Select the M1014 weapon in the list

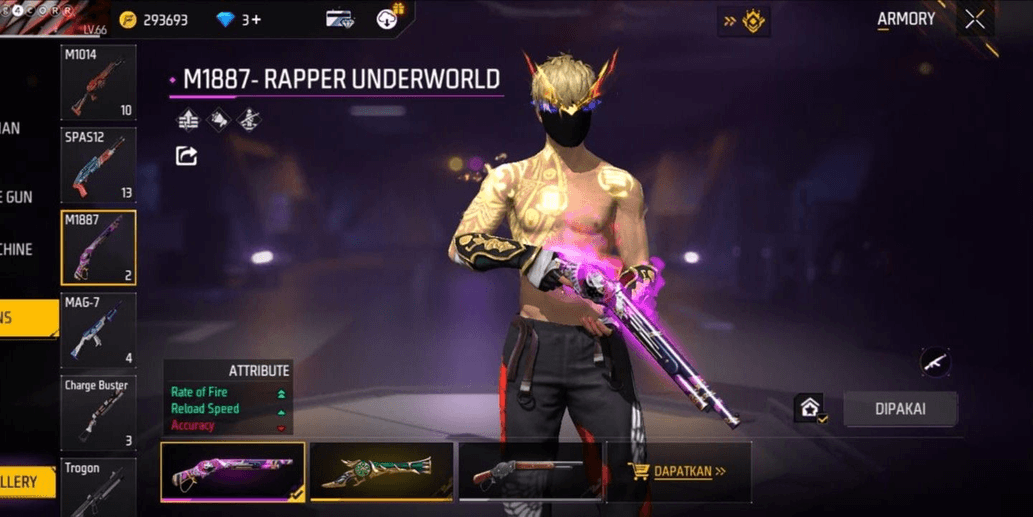98,83
